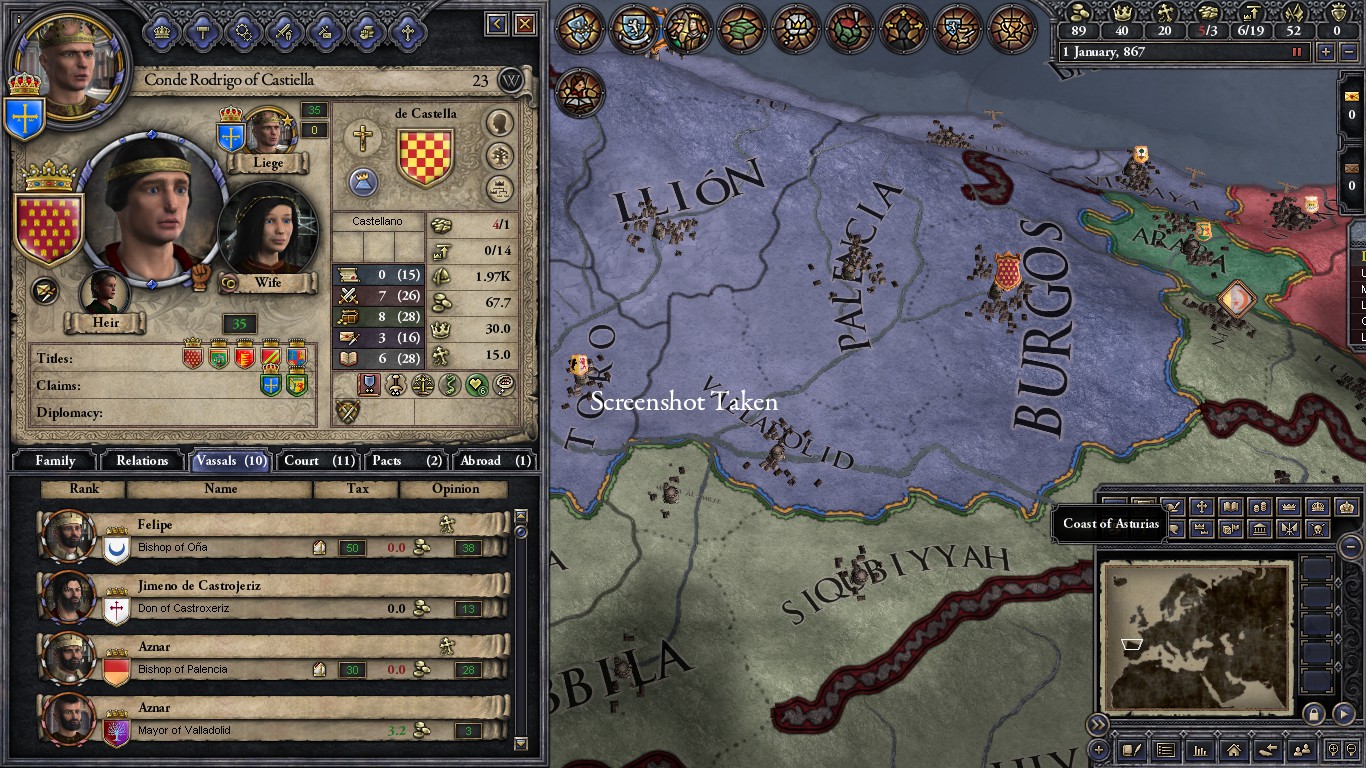The height and width of the screenshot is (768, 1366).
Task: Zoom in with the minimap plus icon
Action: (1334, 749)
